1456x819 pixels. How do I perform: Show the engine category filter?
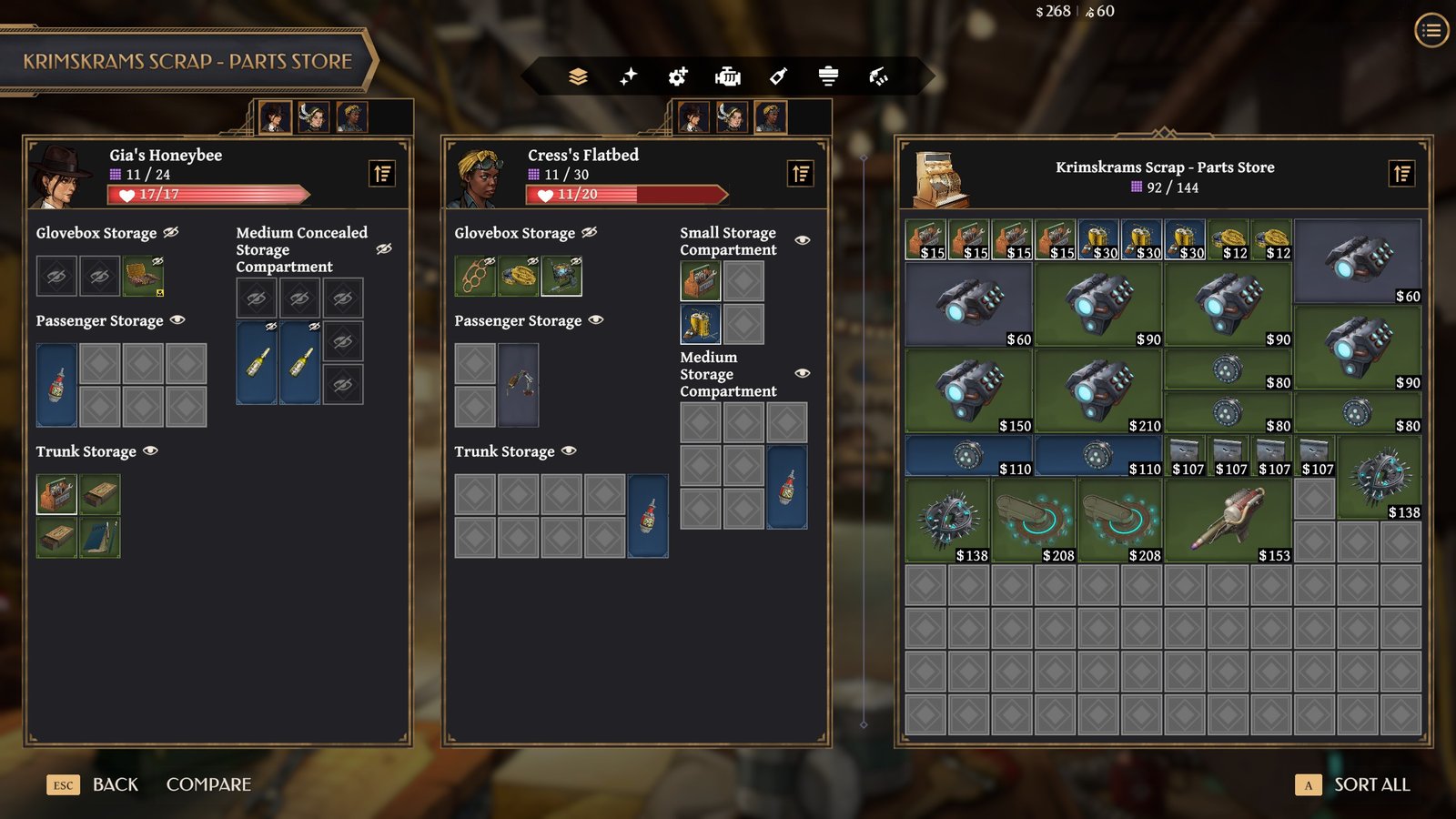click(728, 76)
